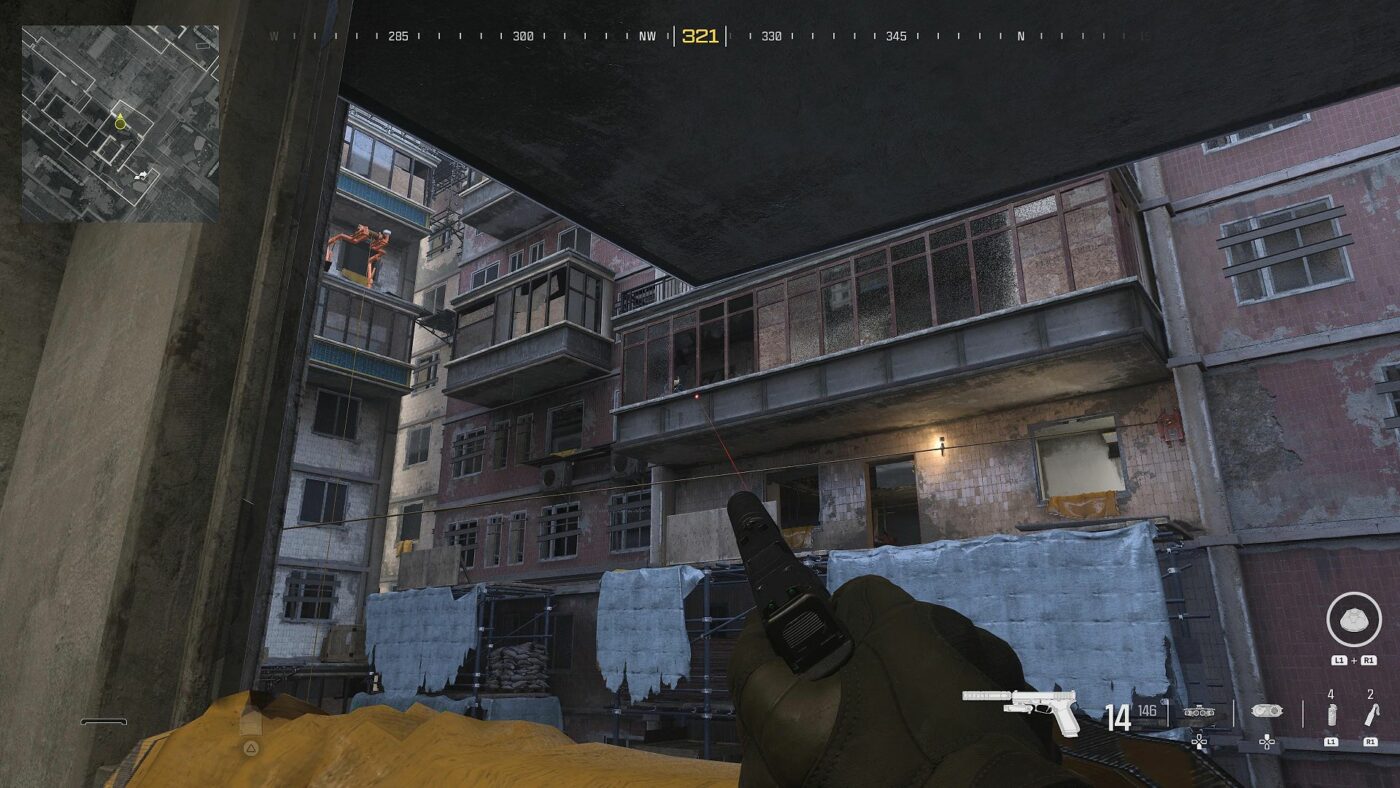Click the lethal equipment count showing 2
Screen dimensions: 1400x788
[x=1370, y=694]
